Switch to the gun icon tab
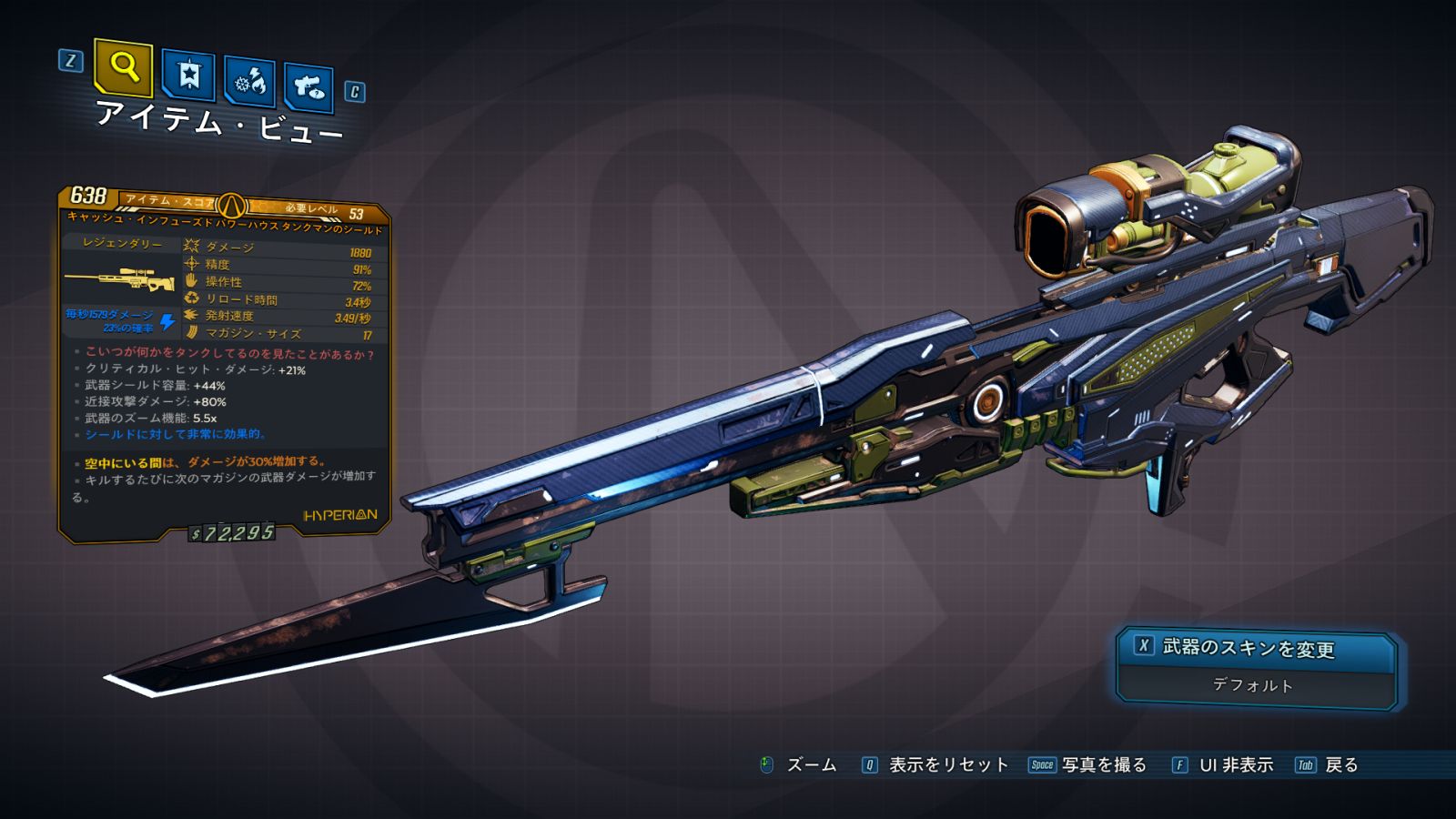The width and height of the screenshot is (1456, 819). click(x=308, y=87)
